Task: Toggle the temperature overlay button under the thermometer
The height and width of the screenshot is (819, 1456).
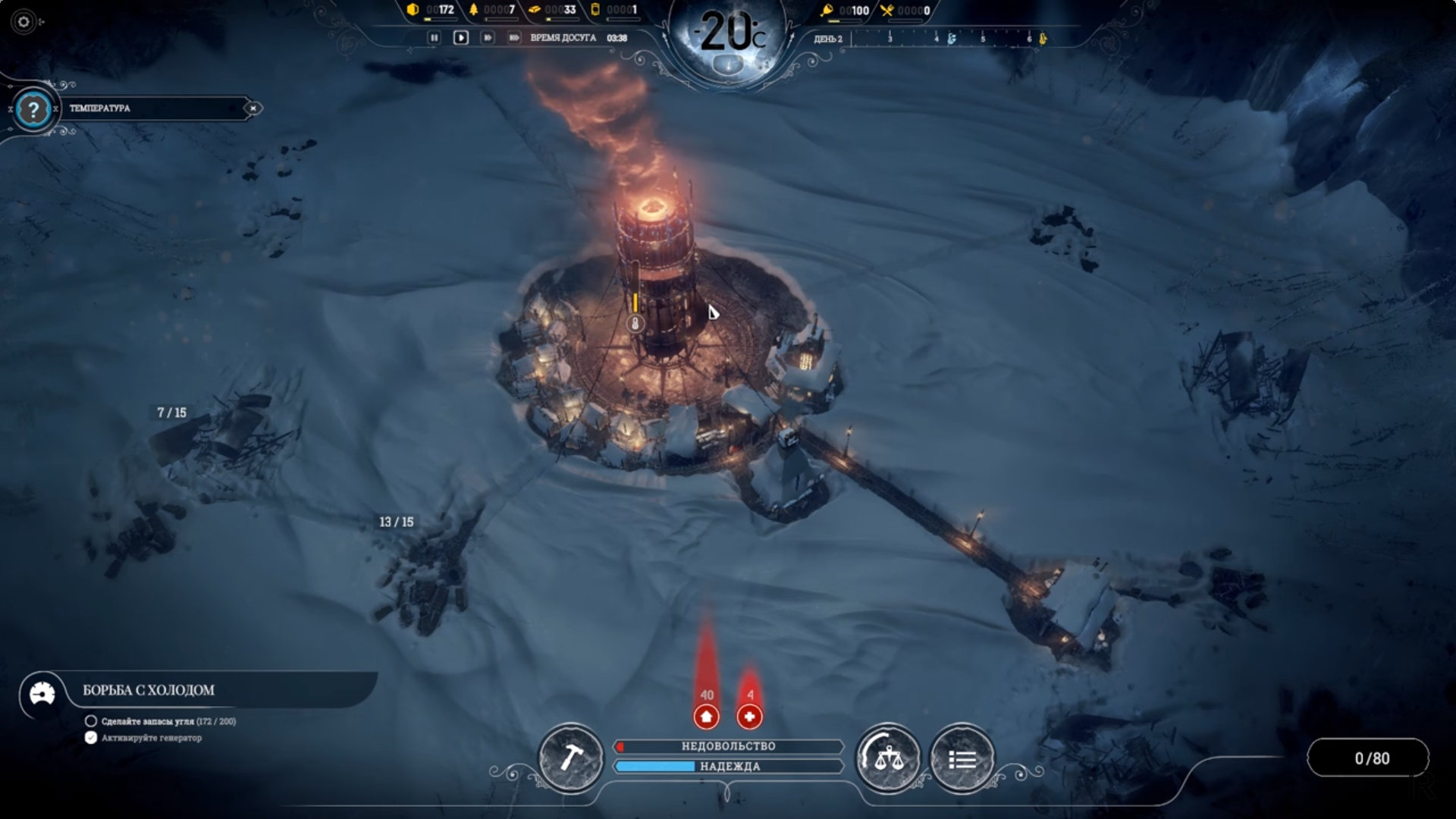Action: pos(729,65)
